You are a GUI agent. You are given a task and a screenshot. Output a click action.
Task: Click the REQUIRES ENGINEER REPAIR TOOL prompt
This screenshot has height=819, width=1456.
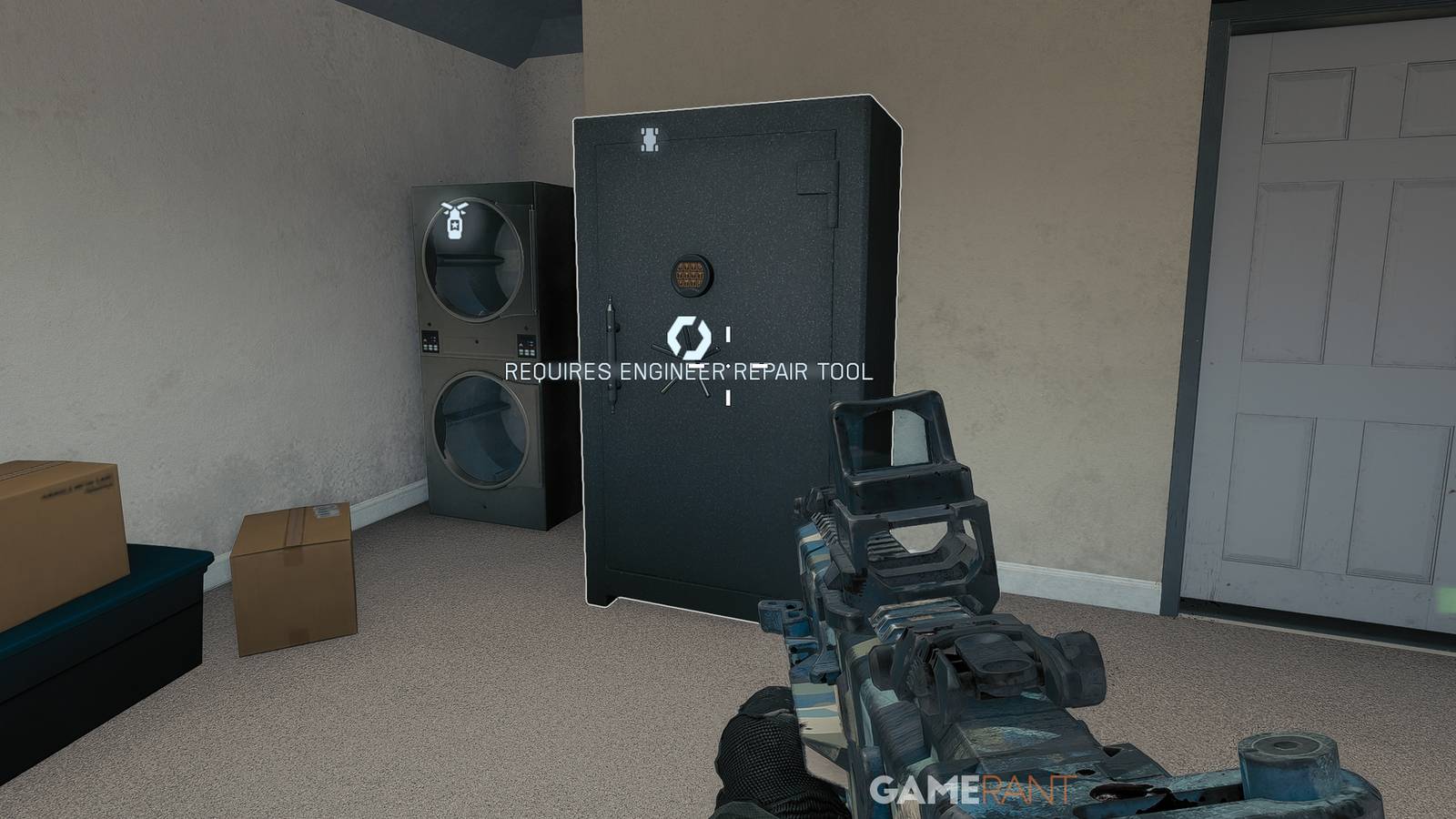(690, 372)
